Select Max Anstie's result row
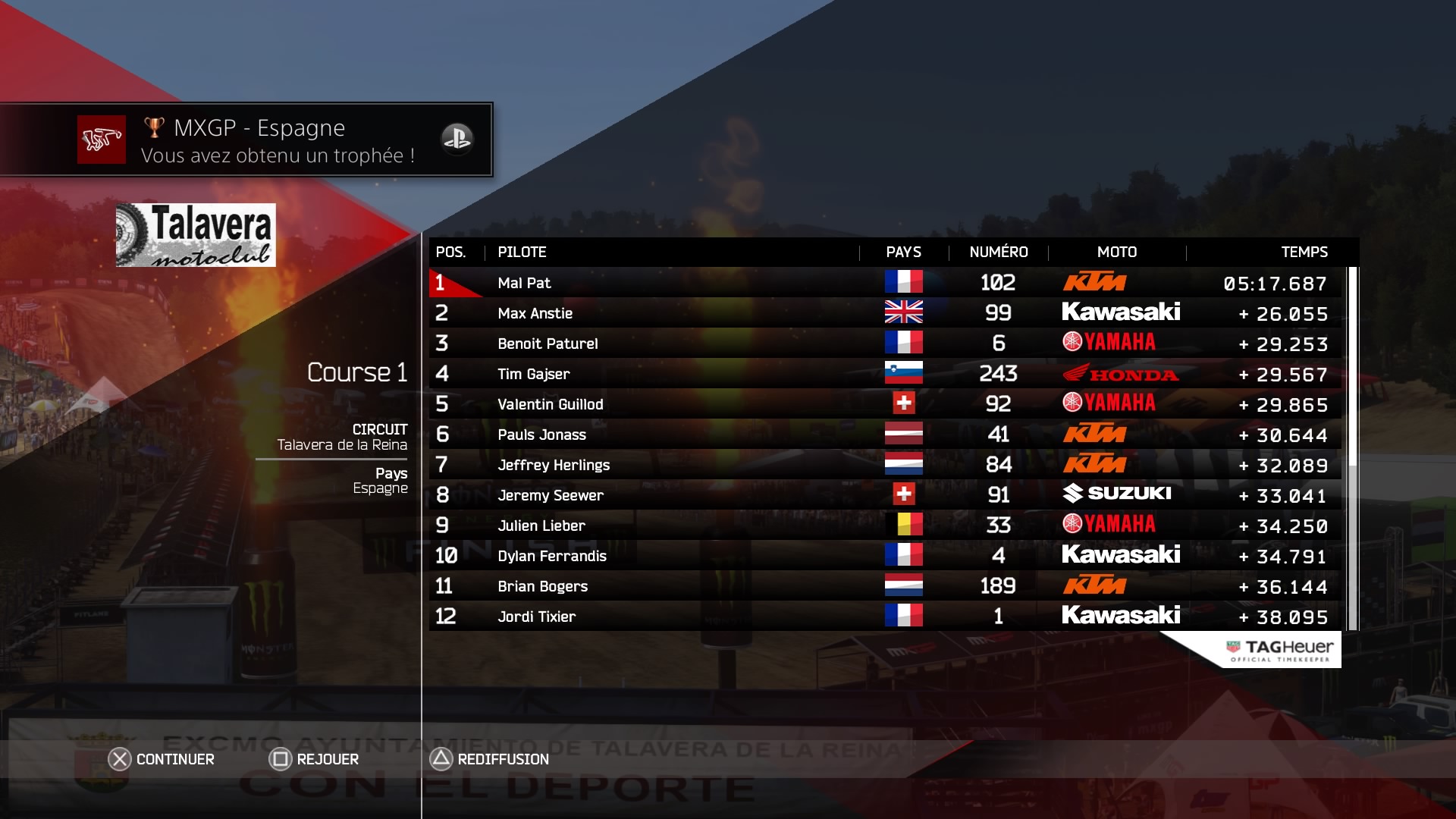1456x819 pixels. 884,313
